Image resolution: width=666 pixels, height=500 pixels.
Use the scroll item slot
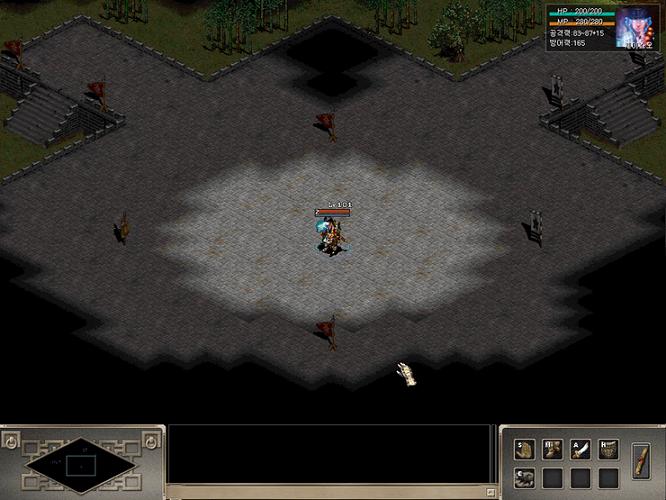click(x=643, y=463)
